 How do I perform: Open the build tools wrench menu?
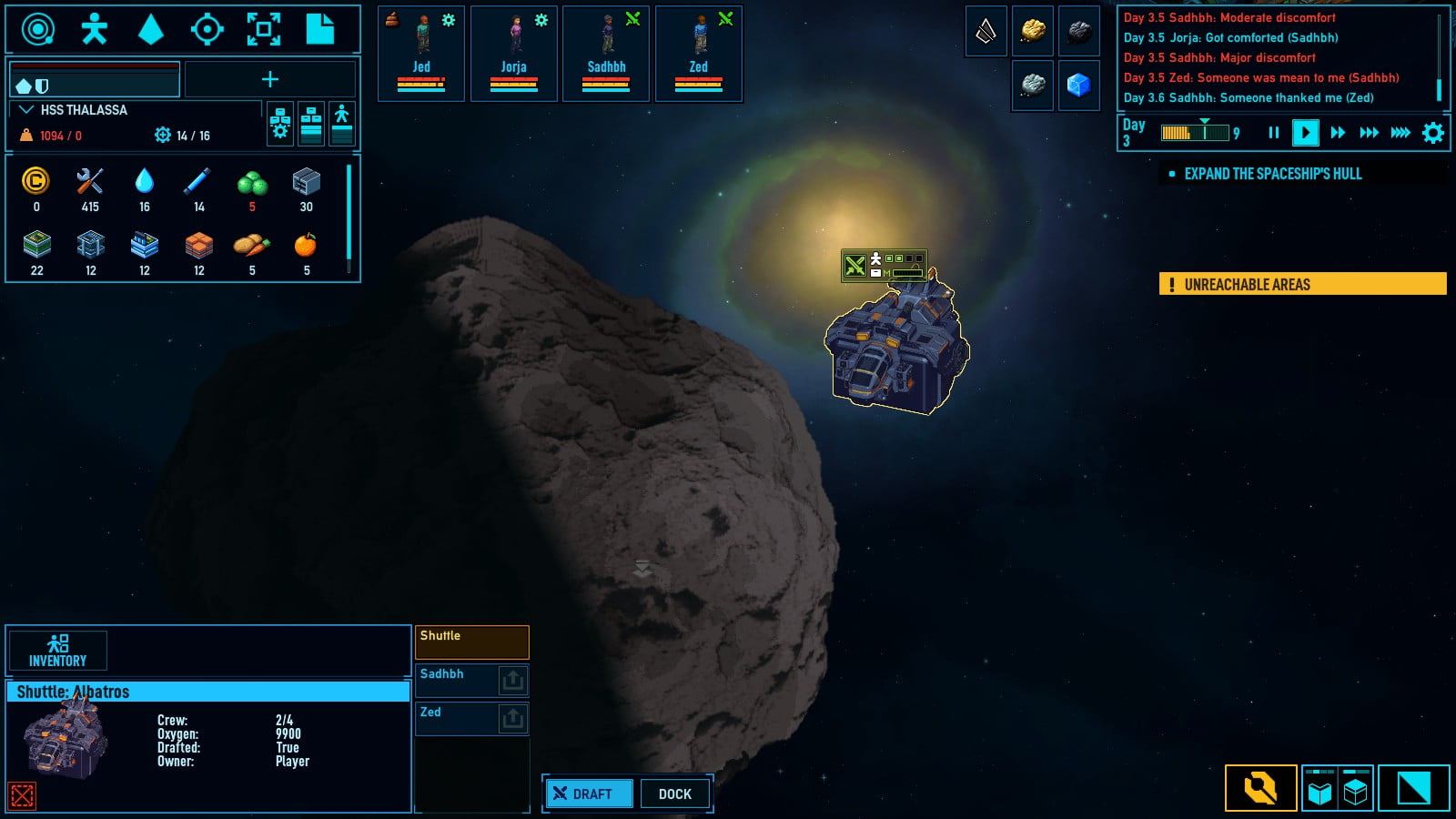pos(1260,788)
